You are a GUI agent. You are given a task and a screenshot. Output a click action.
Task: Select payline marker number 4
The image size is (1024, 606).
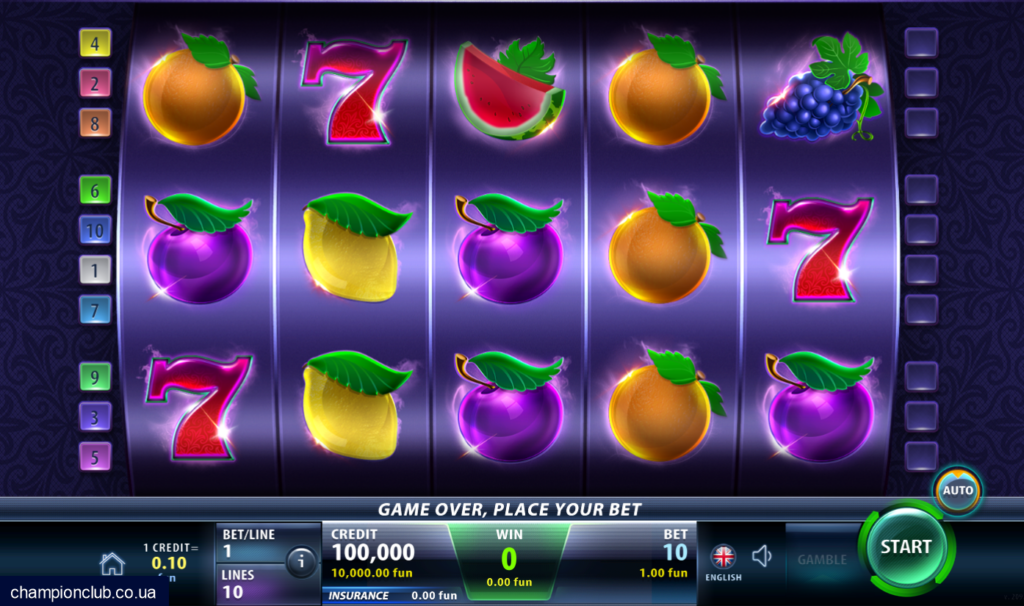tap(95, 43)
